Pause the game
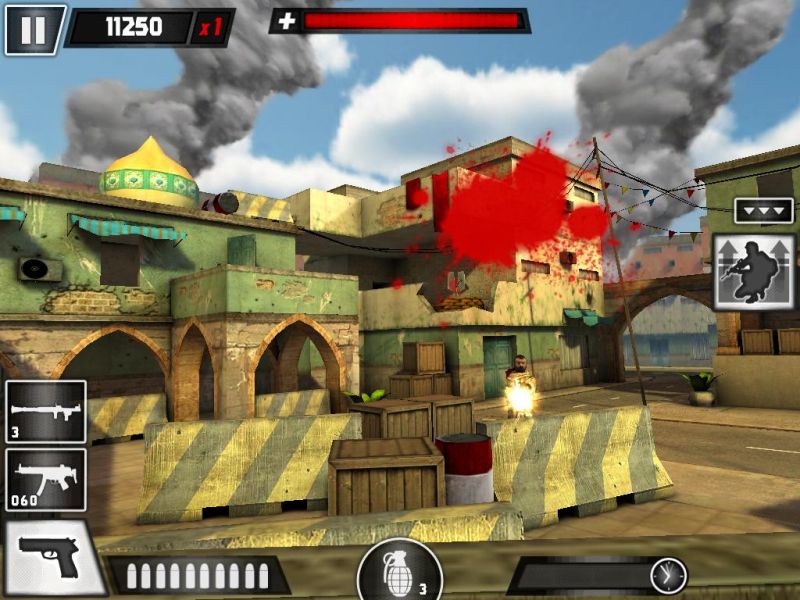The width and height of the screenshot is (800, 600). [34, 29]
